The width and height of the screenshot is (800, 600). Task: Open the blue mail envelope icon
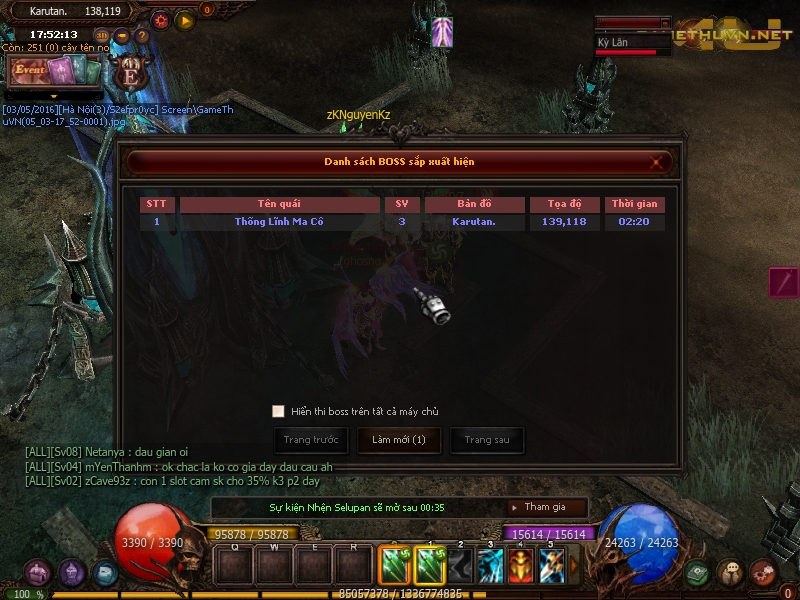coord(104,573)
